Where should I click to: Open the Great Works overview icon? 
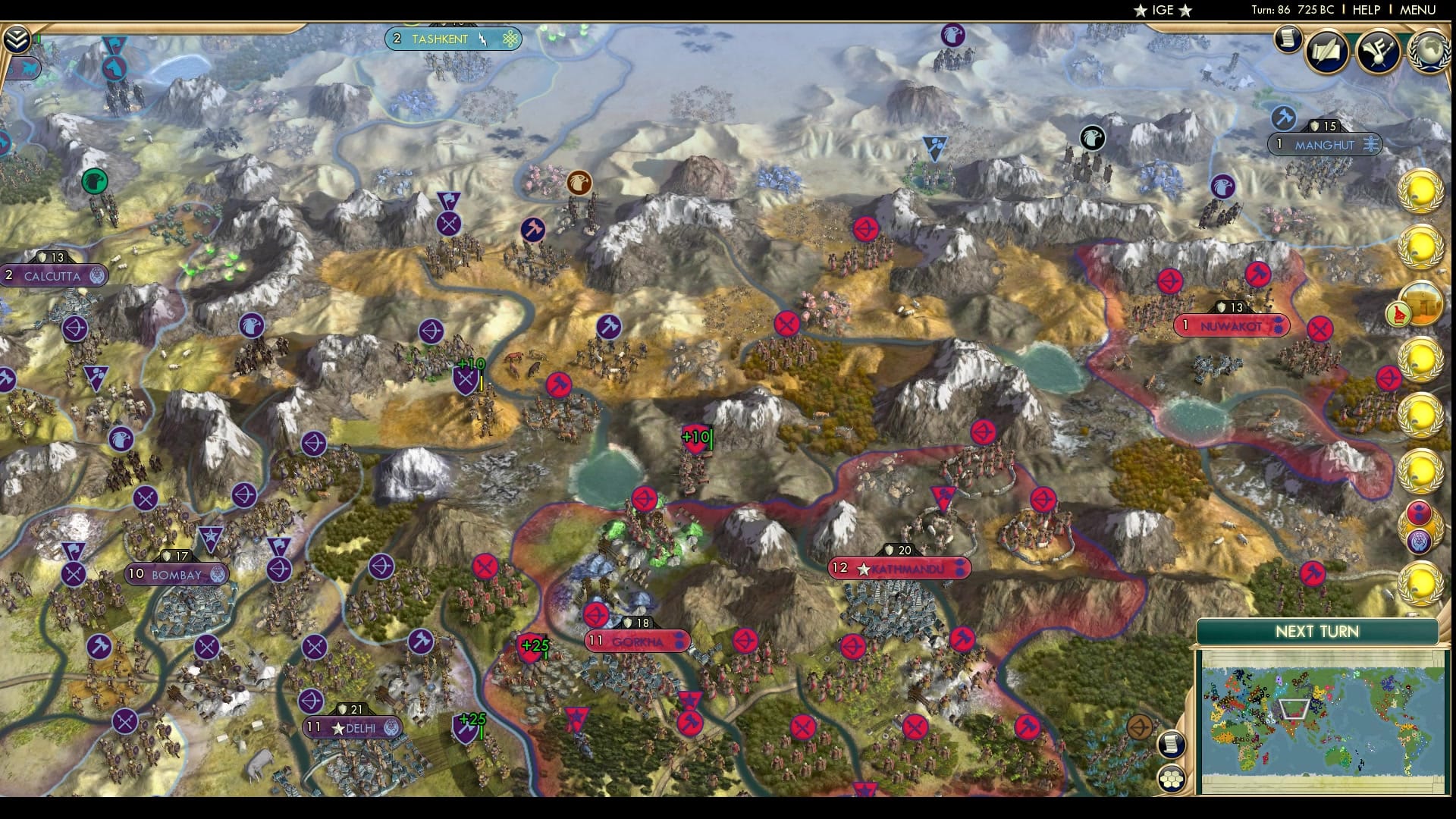point(1379,50)
